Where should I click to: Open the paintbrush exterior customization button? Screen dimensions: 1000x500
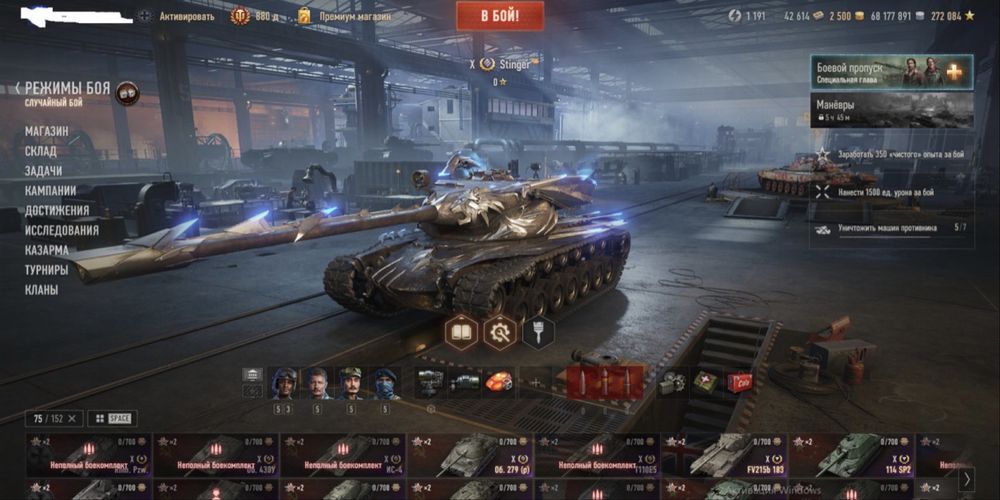point(538,332)
